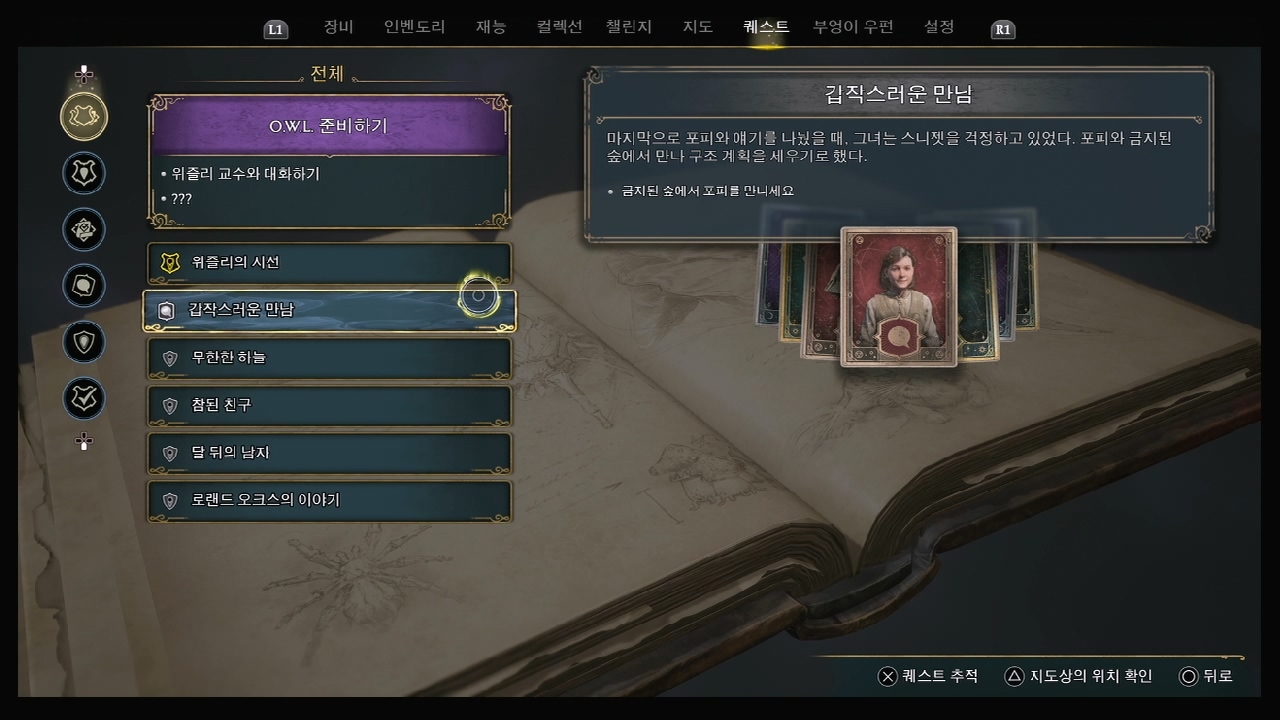The height and width of the screenshot is (720, 1280).
Task: Select the main quest category shield icon
Action: coord(84,173)
